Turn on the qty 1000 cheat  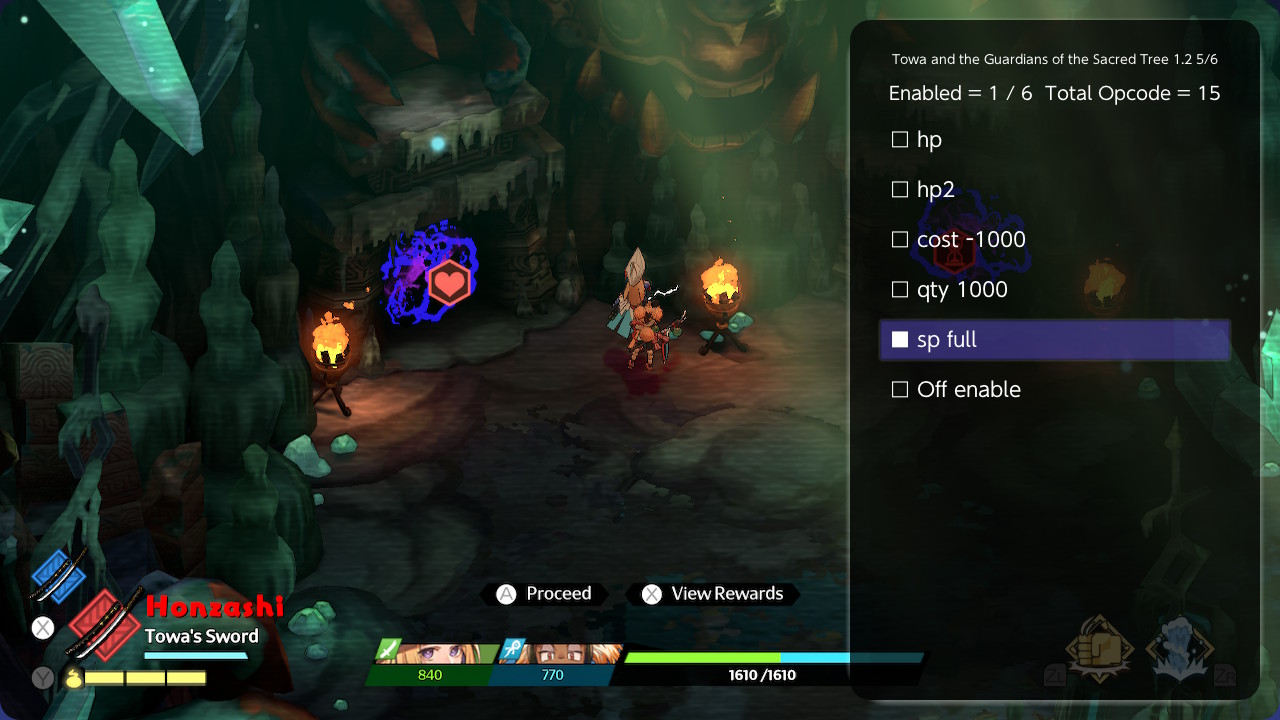tap(900, 290)
